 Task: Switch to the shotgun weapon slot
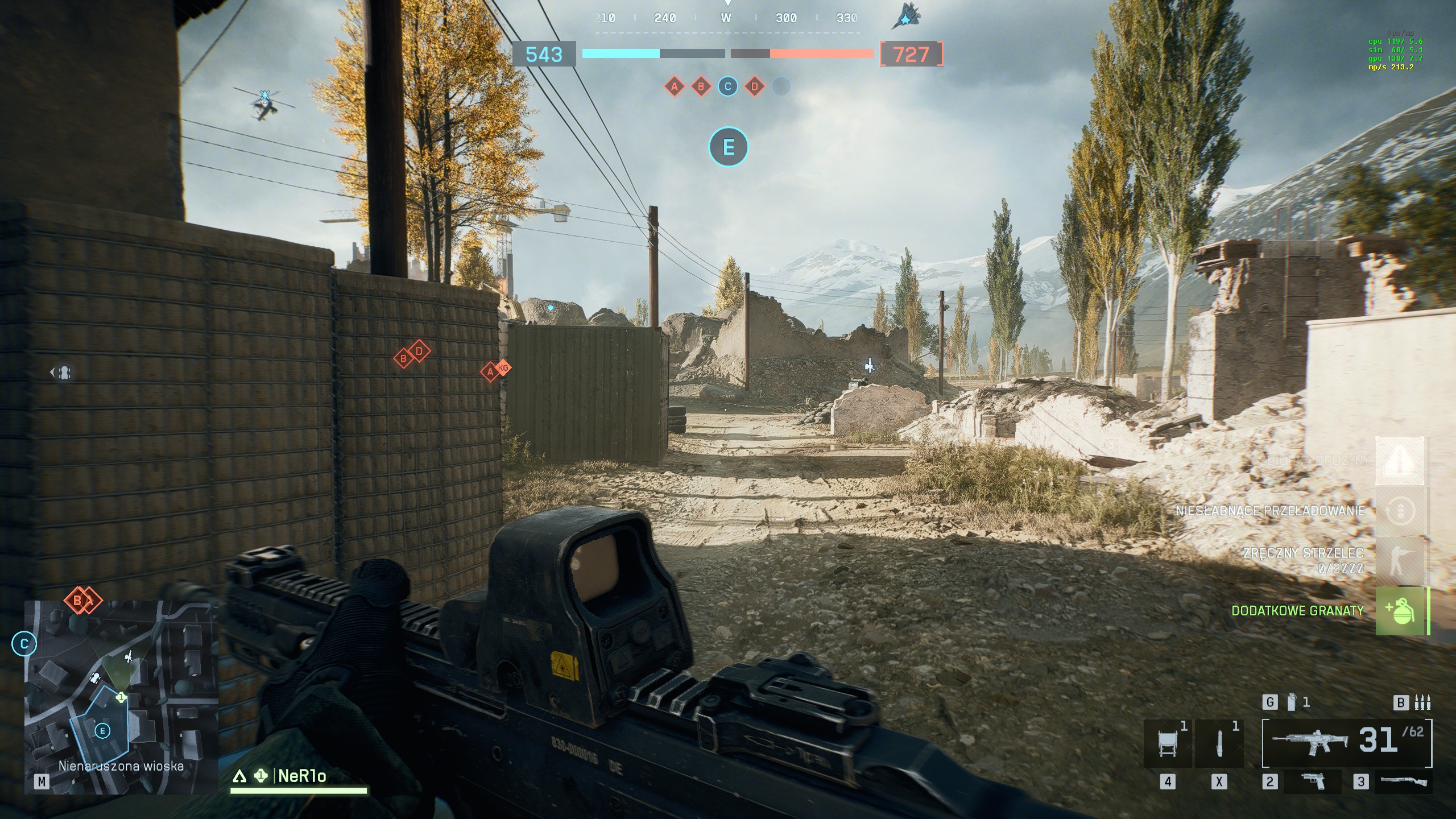[1404, 781]
